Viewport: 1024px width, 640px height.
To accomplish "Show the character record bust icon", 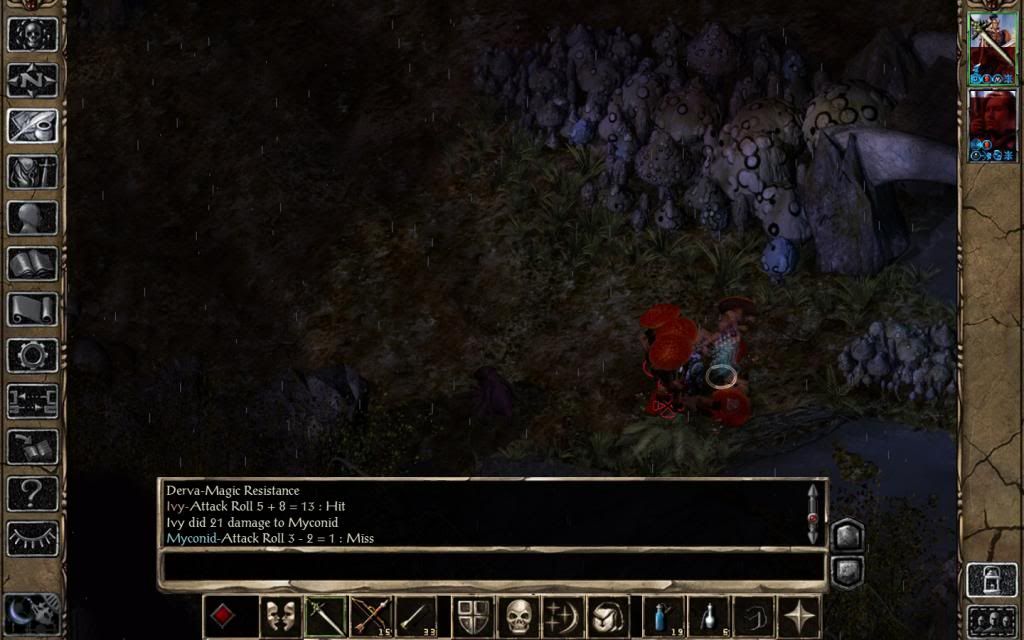I will tap(33, 217).
